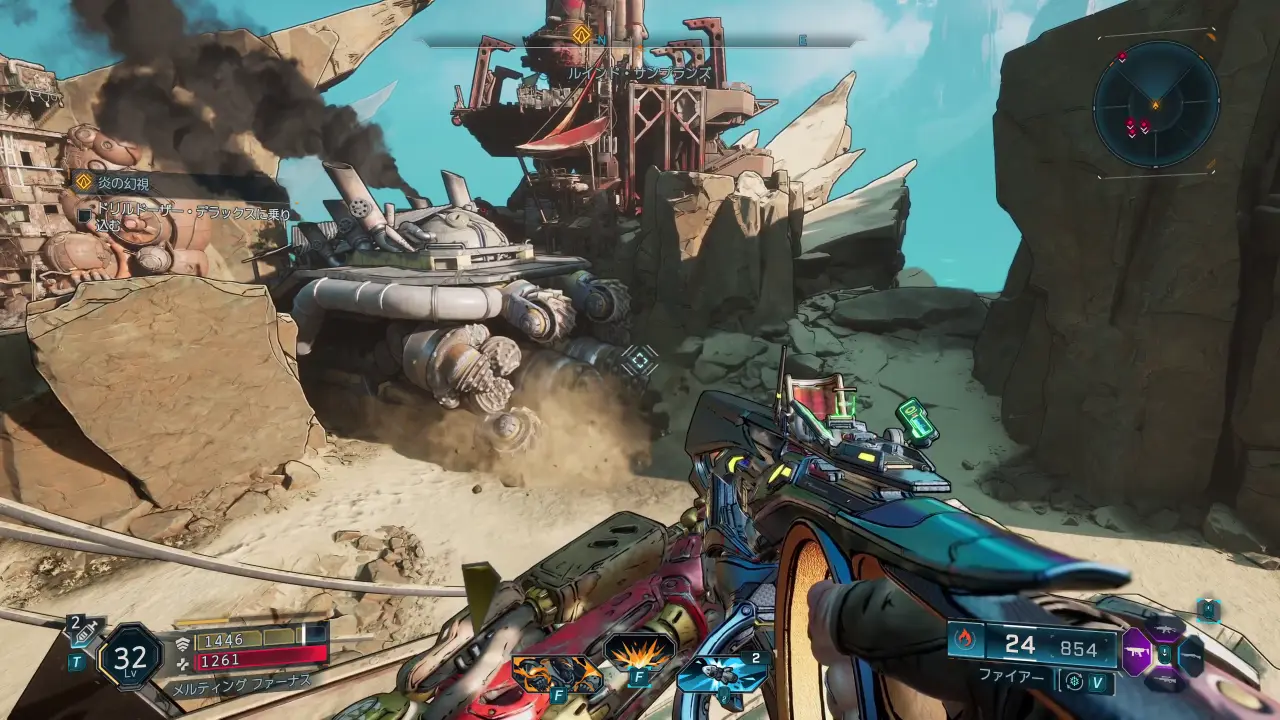Select the drill objective waypoint marker
This screenshot has width=1280, height=720.
coord(637,361)
